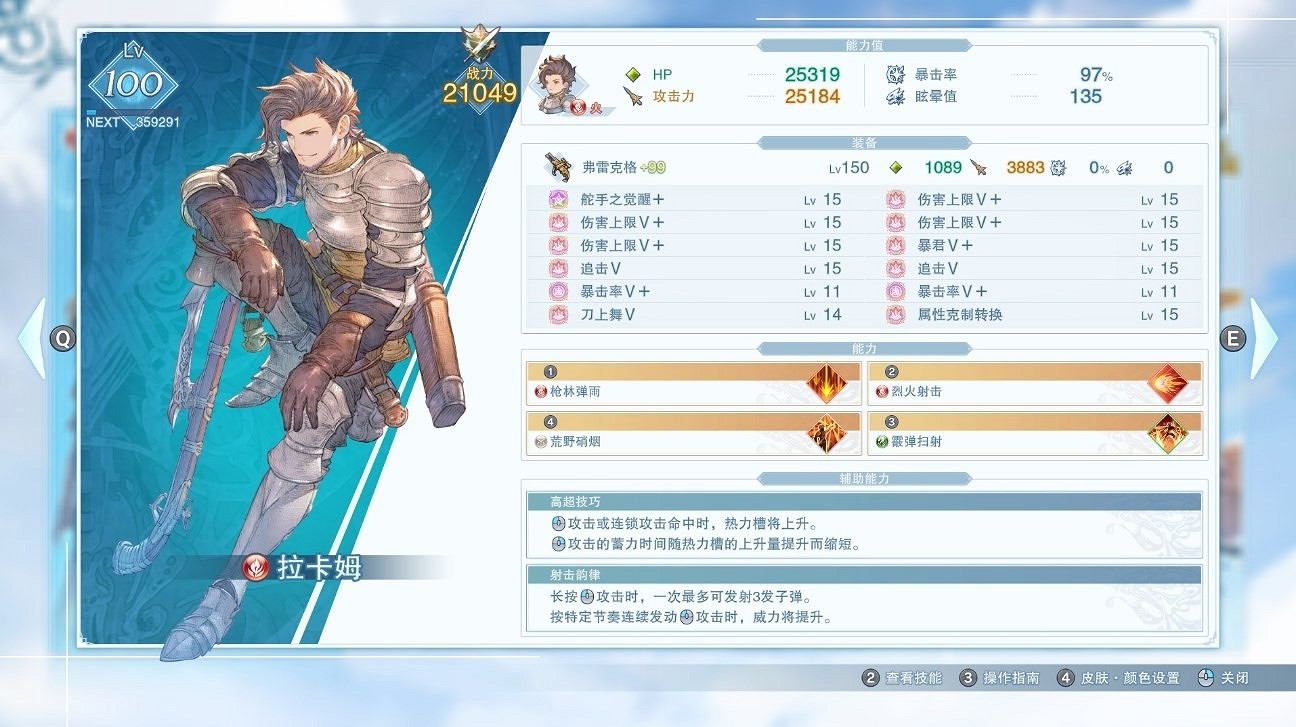The height and width of the screenshot is (727, 1296).
Task: Click the 弗雷克格 weapon gun icon
Action: (555, 166)
